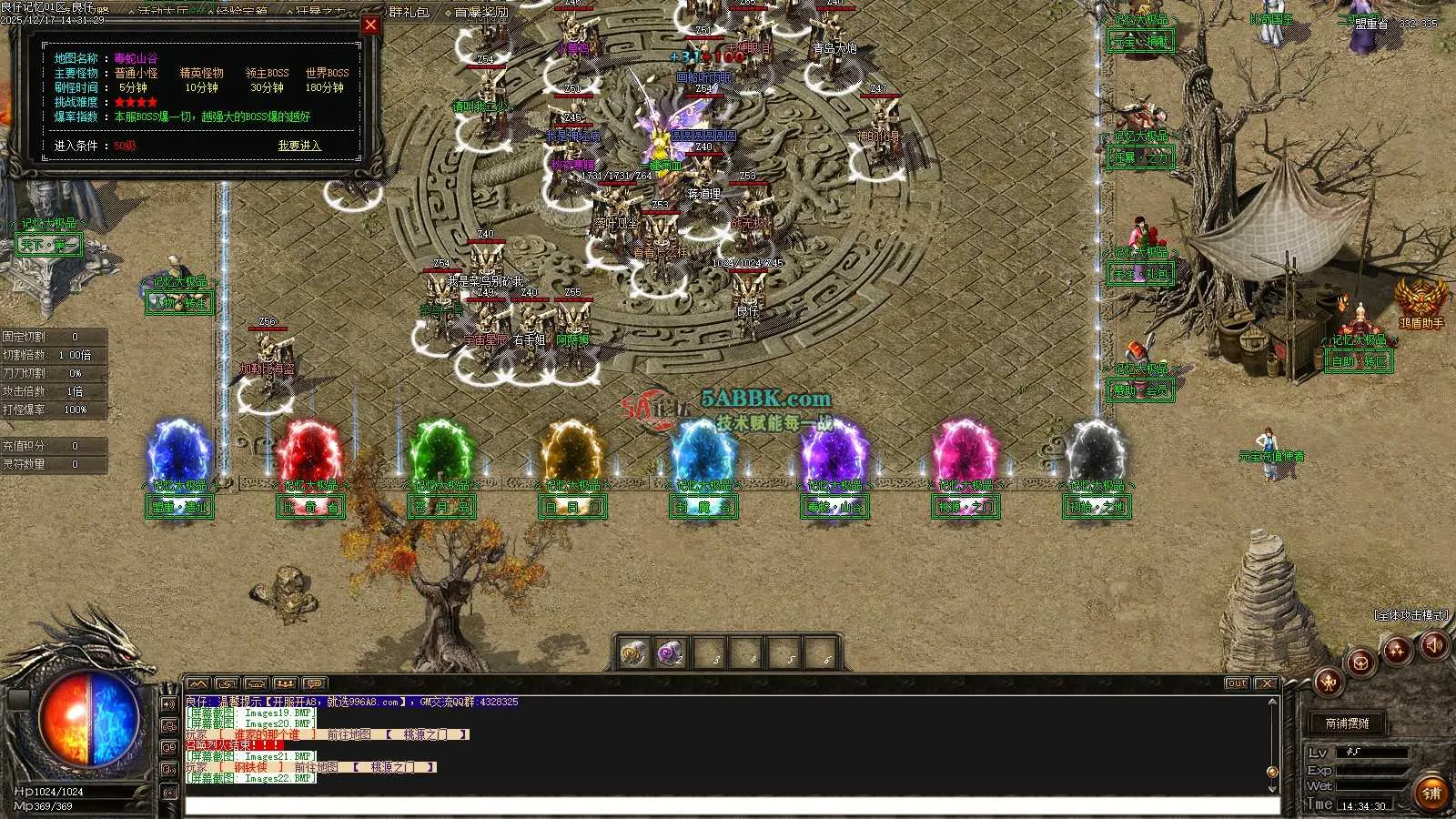The image size is (1456, 819).
Task: Click the 我要进入 link to enter
Action: (299, 146)
